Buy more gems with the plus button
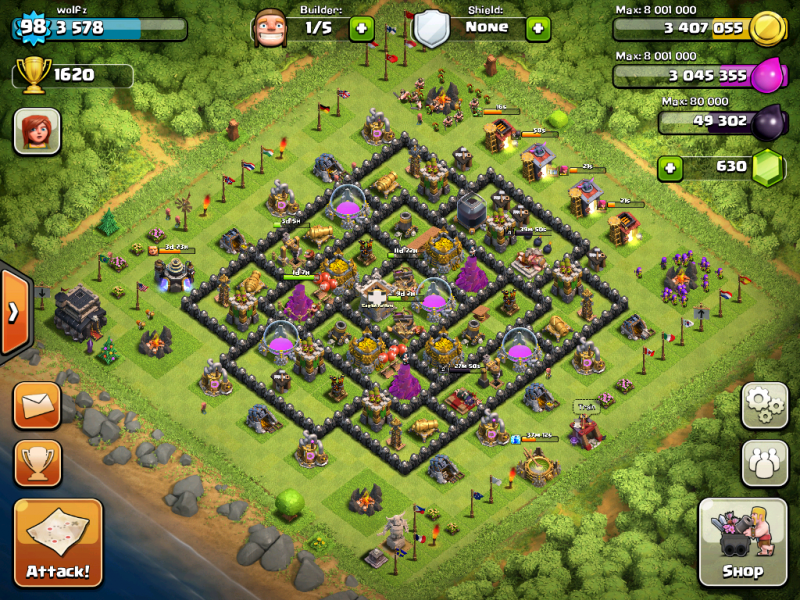Image resolution: width=800 pixels, height=600 pixels. (x=672, y=167)
